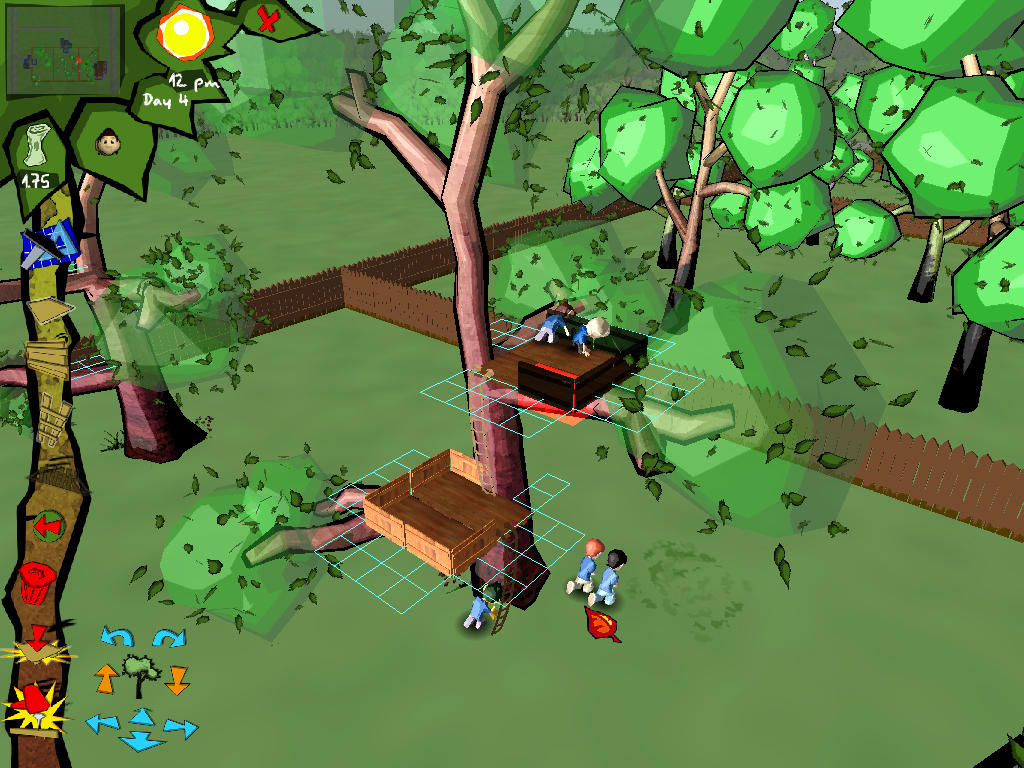Click the wood resource icon above 1.75

[x=38, y=151]
